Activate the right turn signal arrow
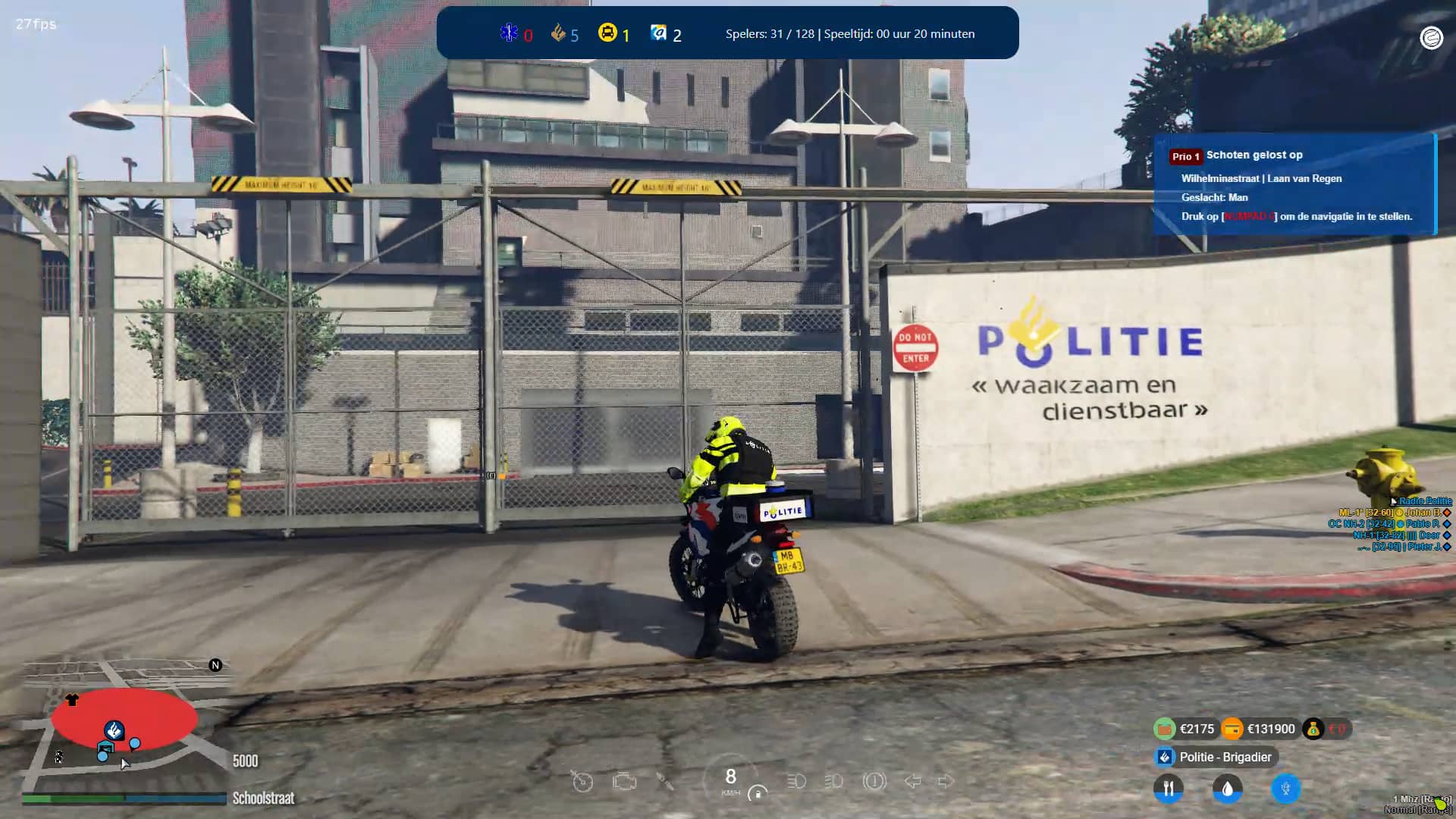Screen dimensions: 1456x819 tap(946, 781)
